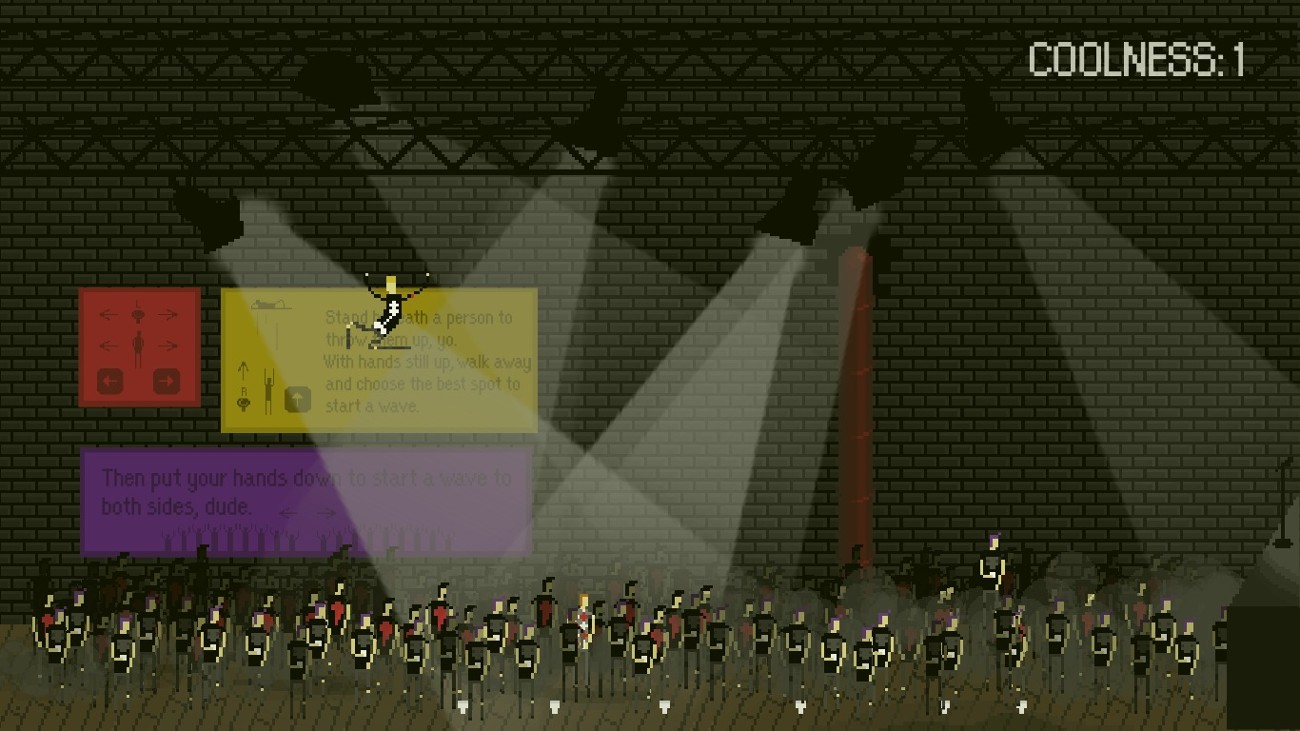Click the raised-arms stick figure on yellow sign

pos(270,390)
